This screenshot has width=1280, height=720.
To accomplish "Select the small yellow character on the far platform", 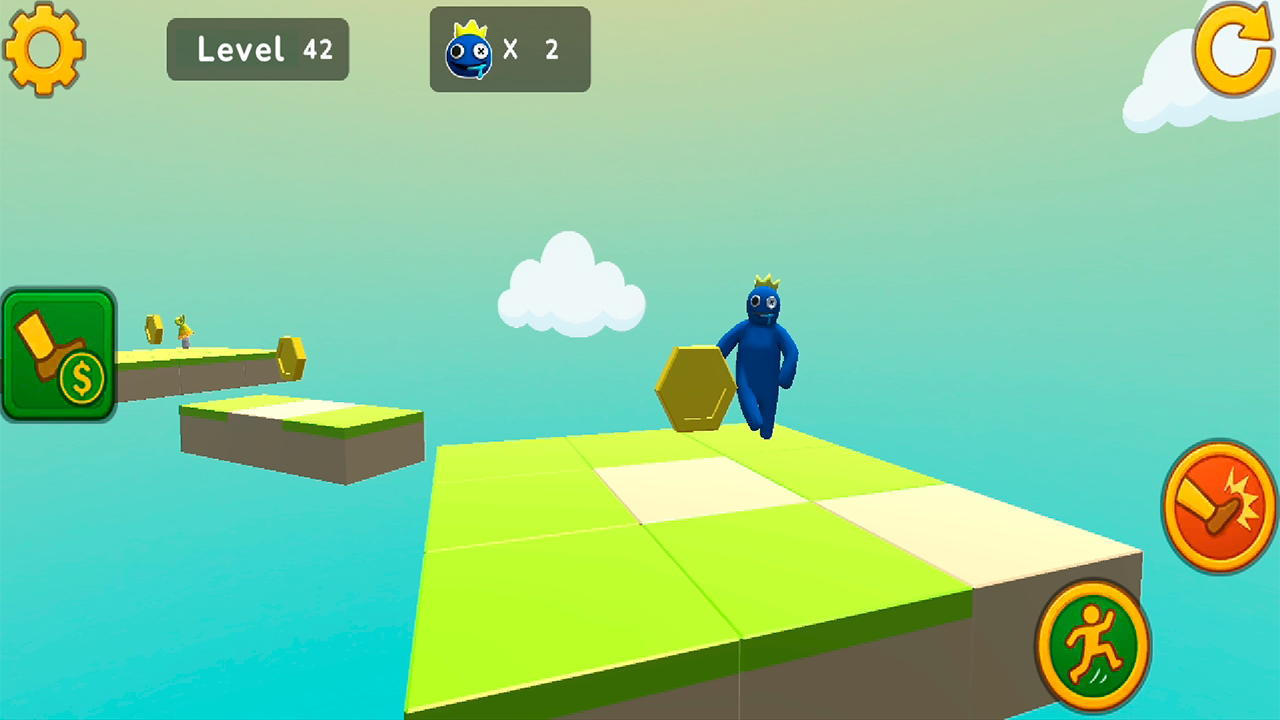I will [184, 332].
